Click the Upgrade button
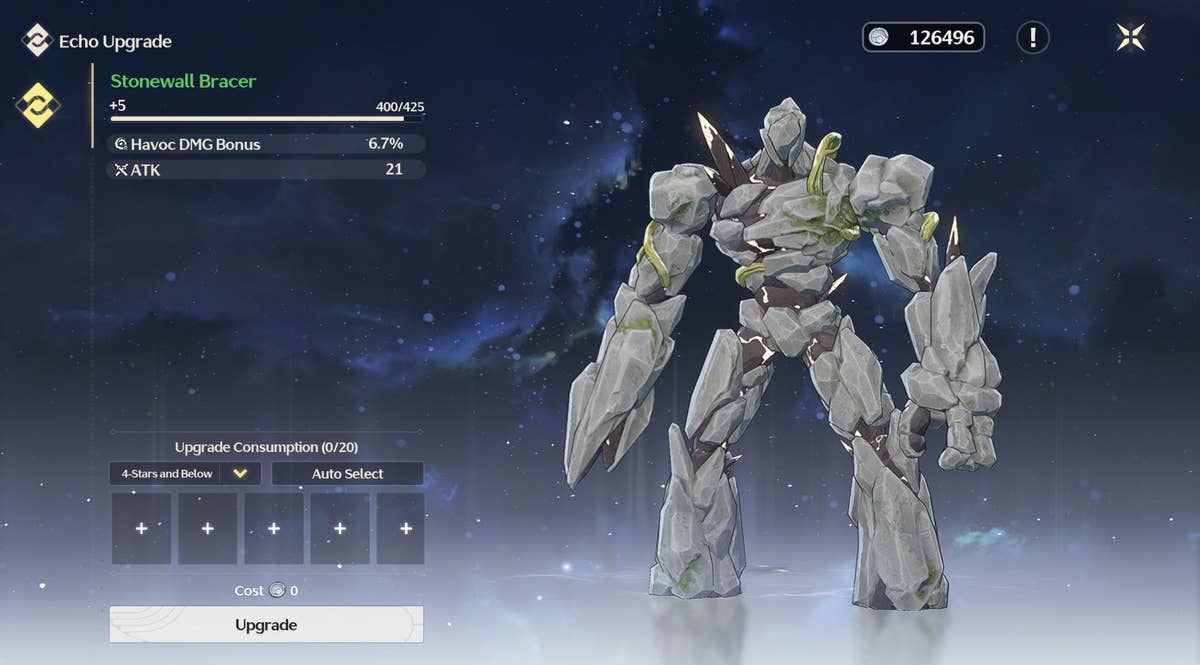1200x665 pixels. pos(266,624)
